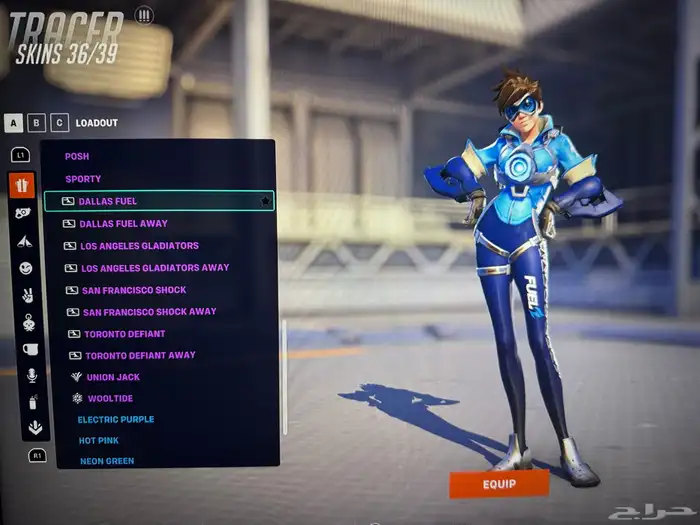Select the San Francisco Shock skin
The height and width of the screenshot is (525, 700).
tap(134, 290)
